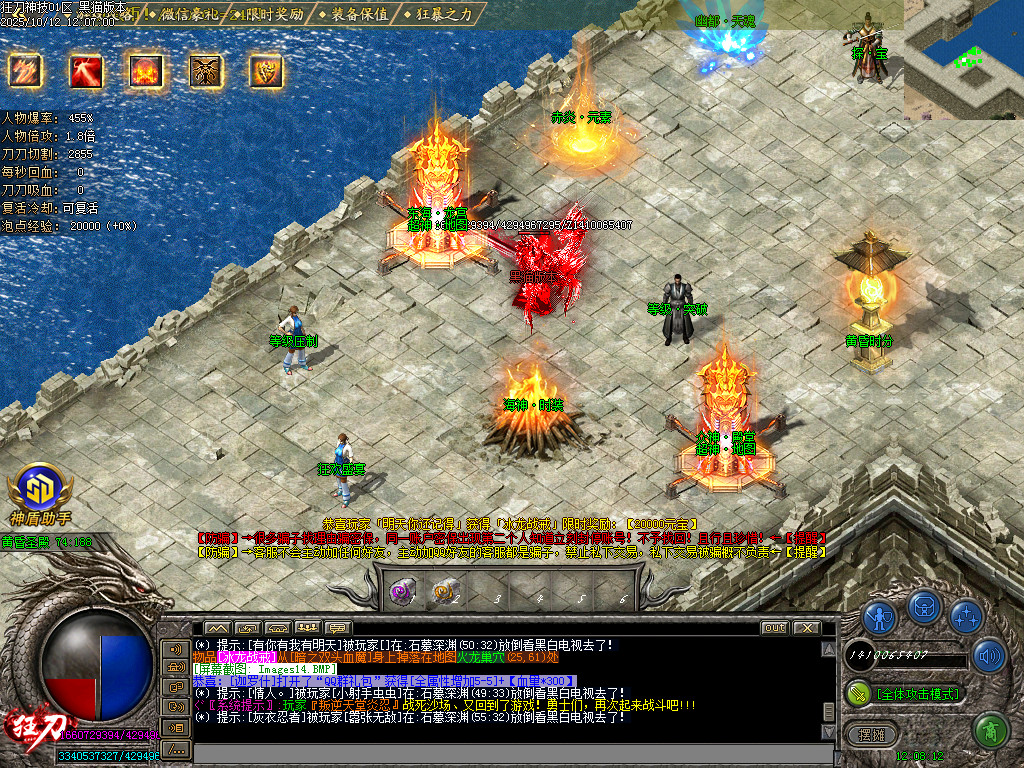Screen dimensions: 1024x768
Task: Click the red slash skill icon
Action: pos(85,70)
